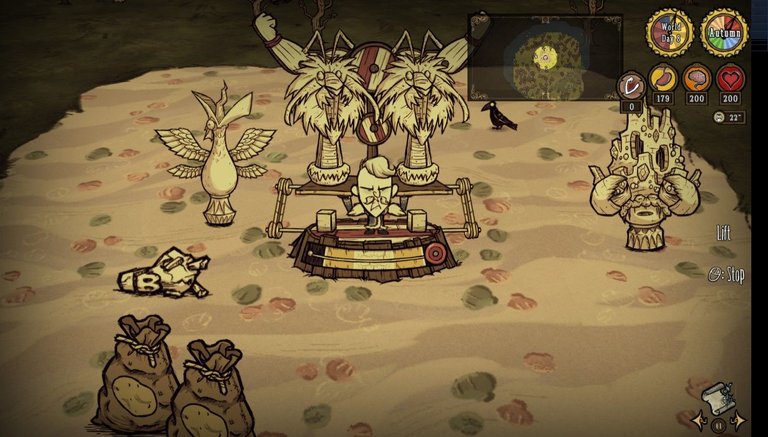Select the World Day 8 clock
768x437 pixels.
coord(669,33)
